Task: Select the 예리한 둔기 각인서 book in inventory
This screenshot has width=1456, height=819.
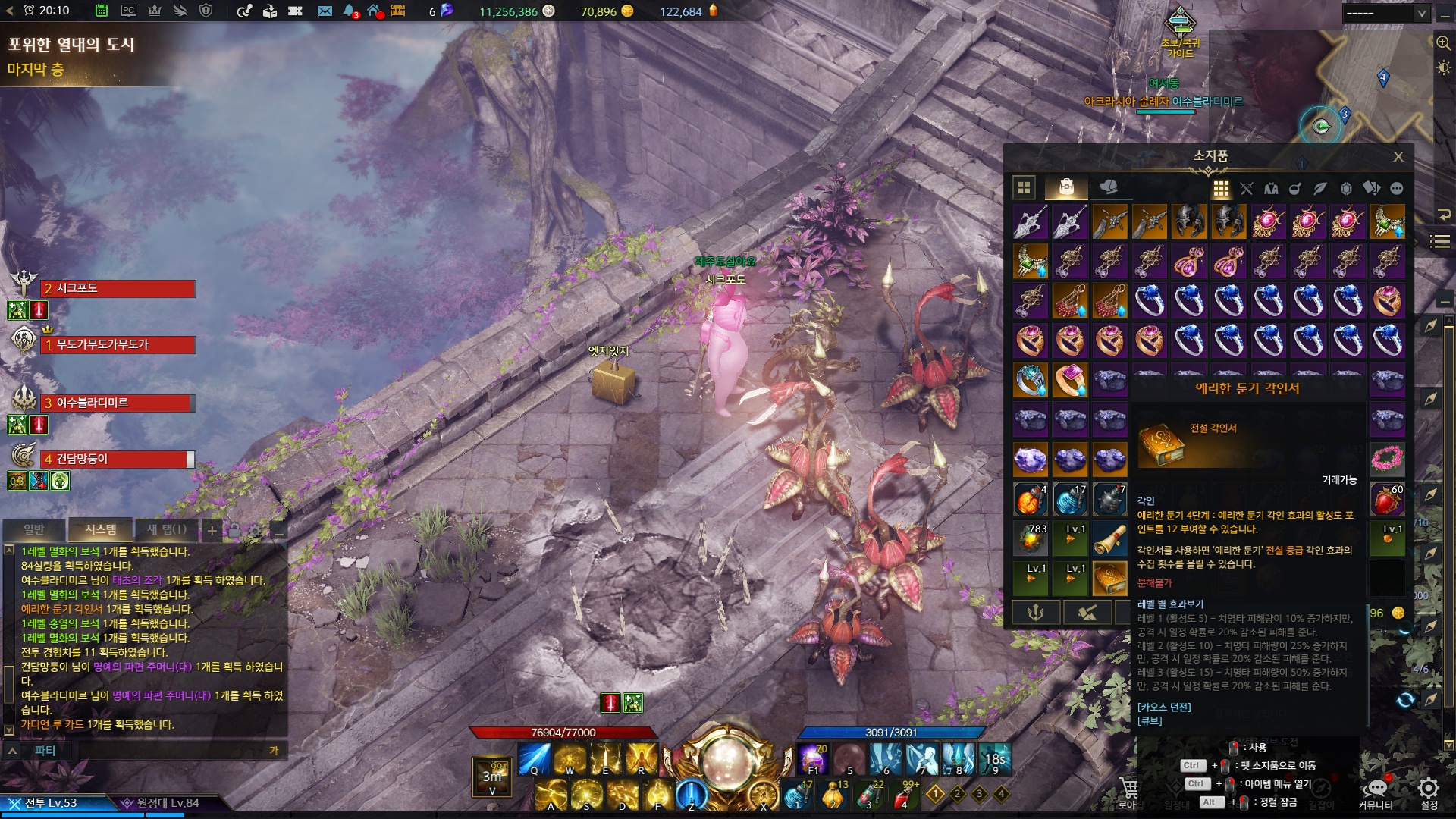Action: [1109, 578]
